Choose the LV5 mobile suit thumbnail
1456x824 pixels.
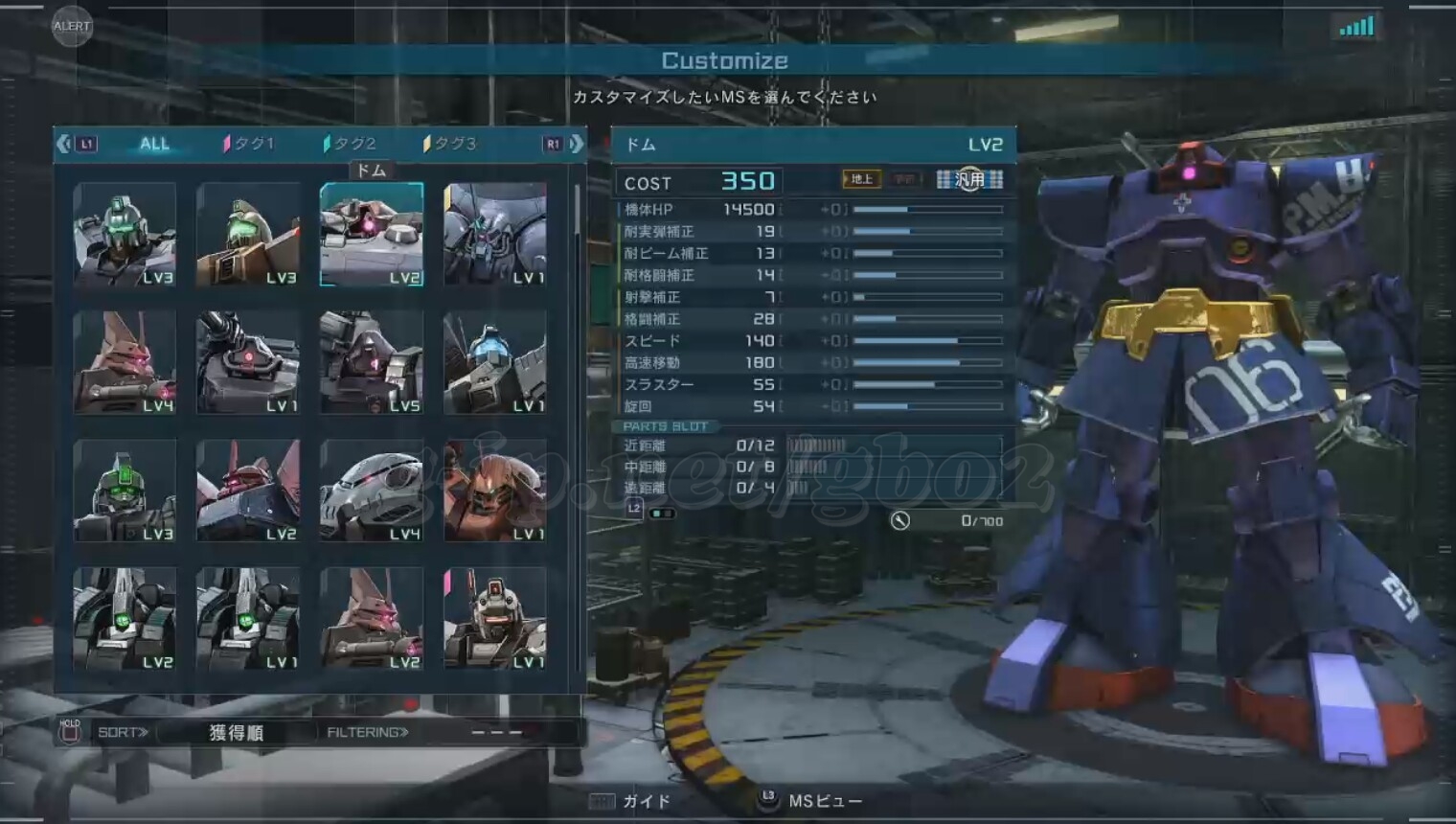pyautogui.click(x=372, y=362)
